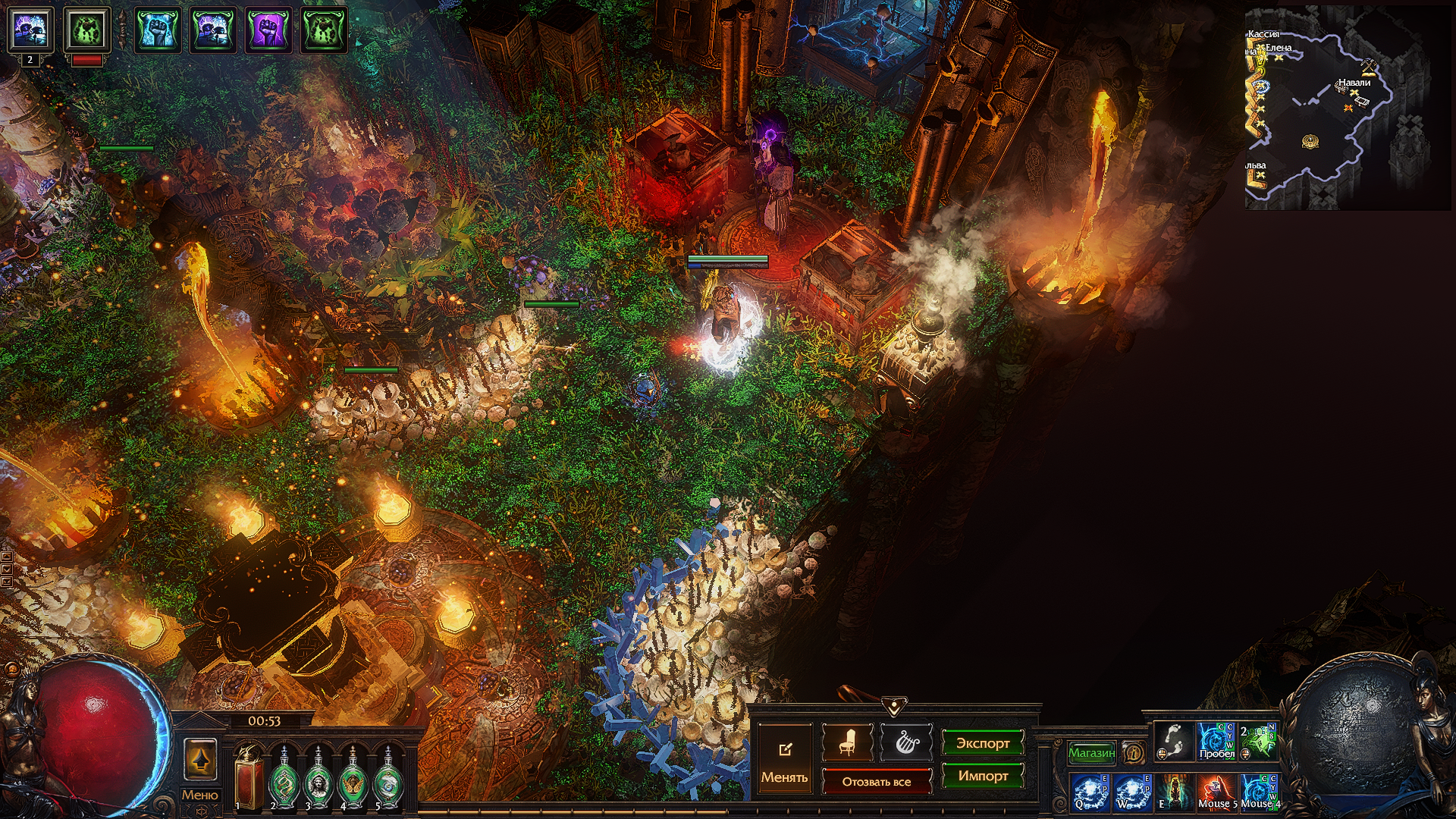Open the harp music icon
This screenshot has height=819, width=1456.
[x=906, y=742]
